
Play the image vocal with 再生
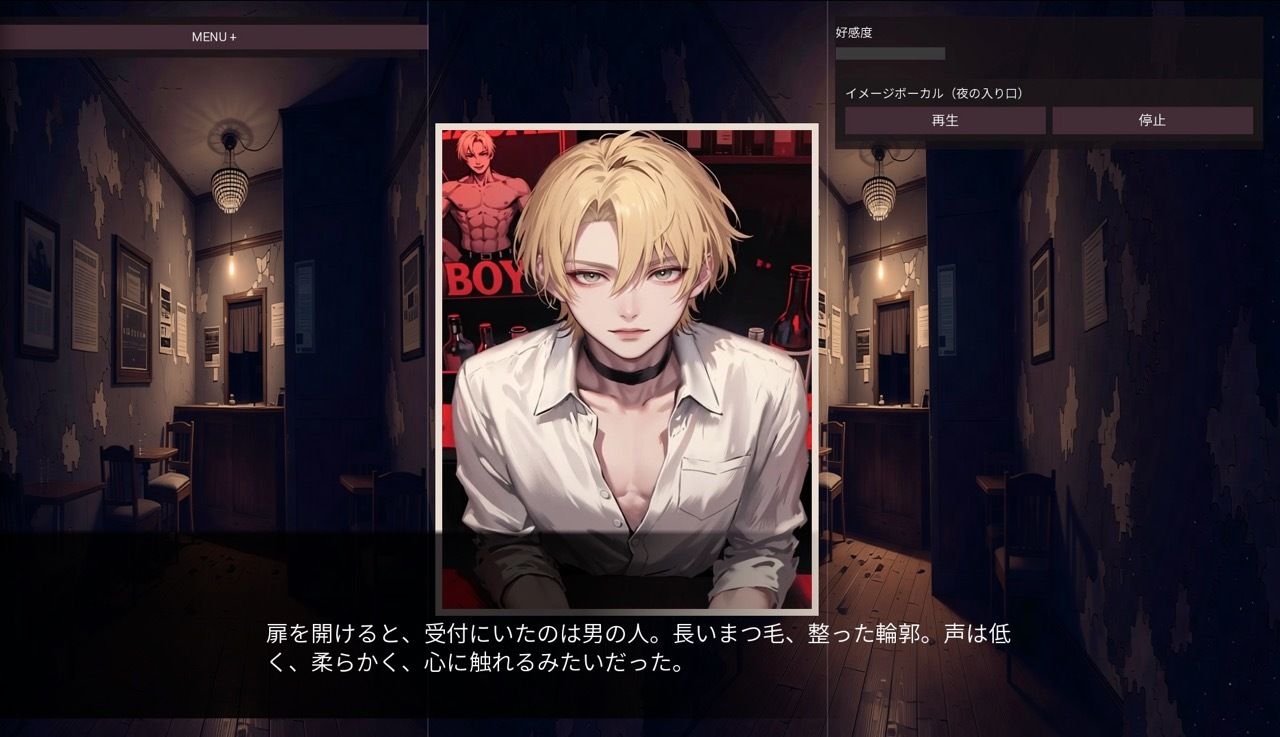click(x=945, y=120)
